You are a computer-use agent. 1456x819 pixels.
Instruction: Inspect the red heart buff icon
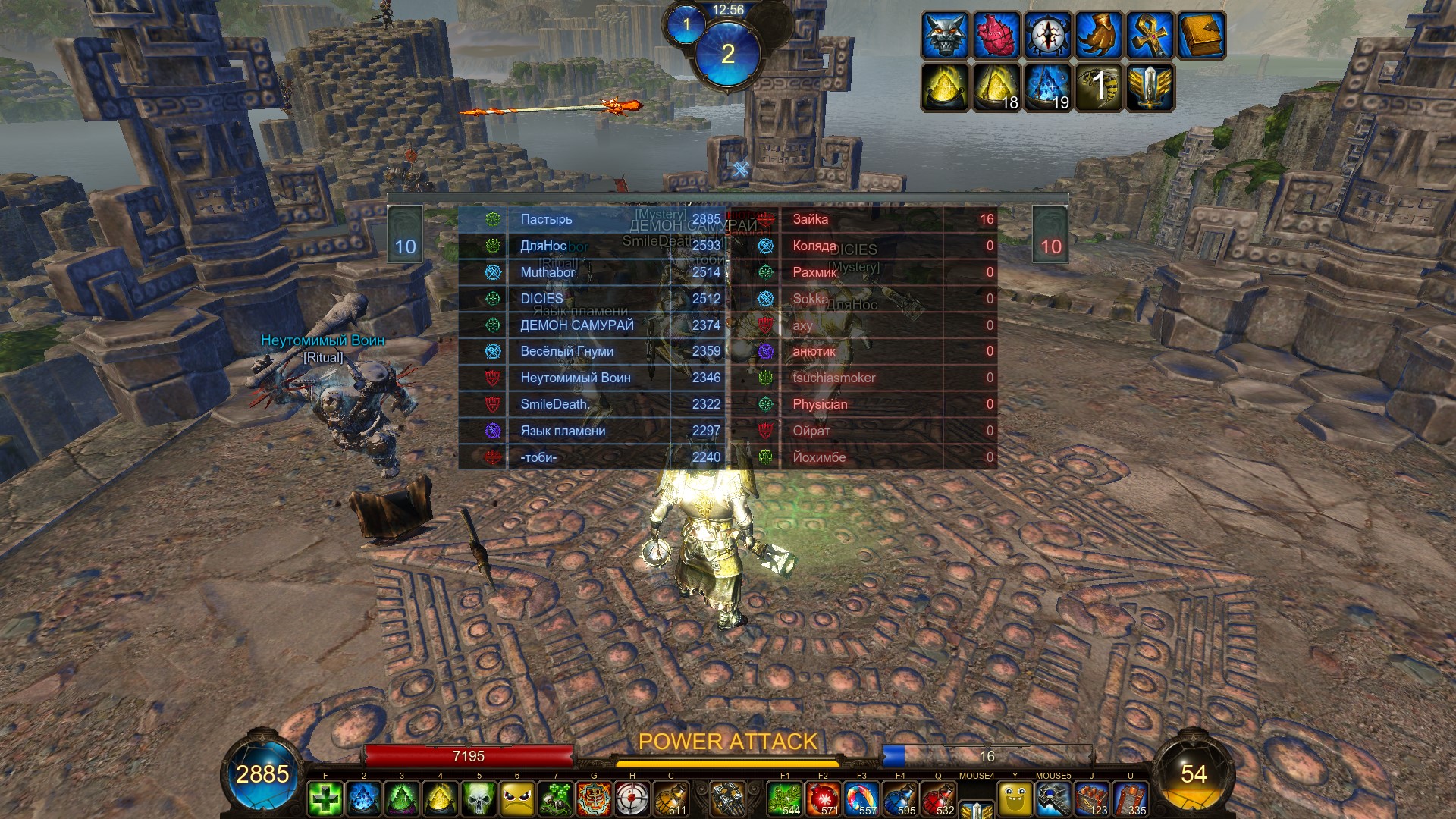pos(996,35)
